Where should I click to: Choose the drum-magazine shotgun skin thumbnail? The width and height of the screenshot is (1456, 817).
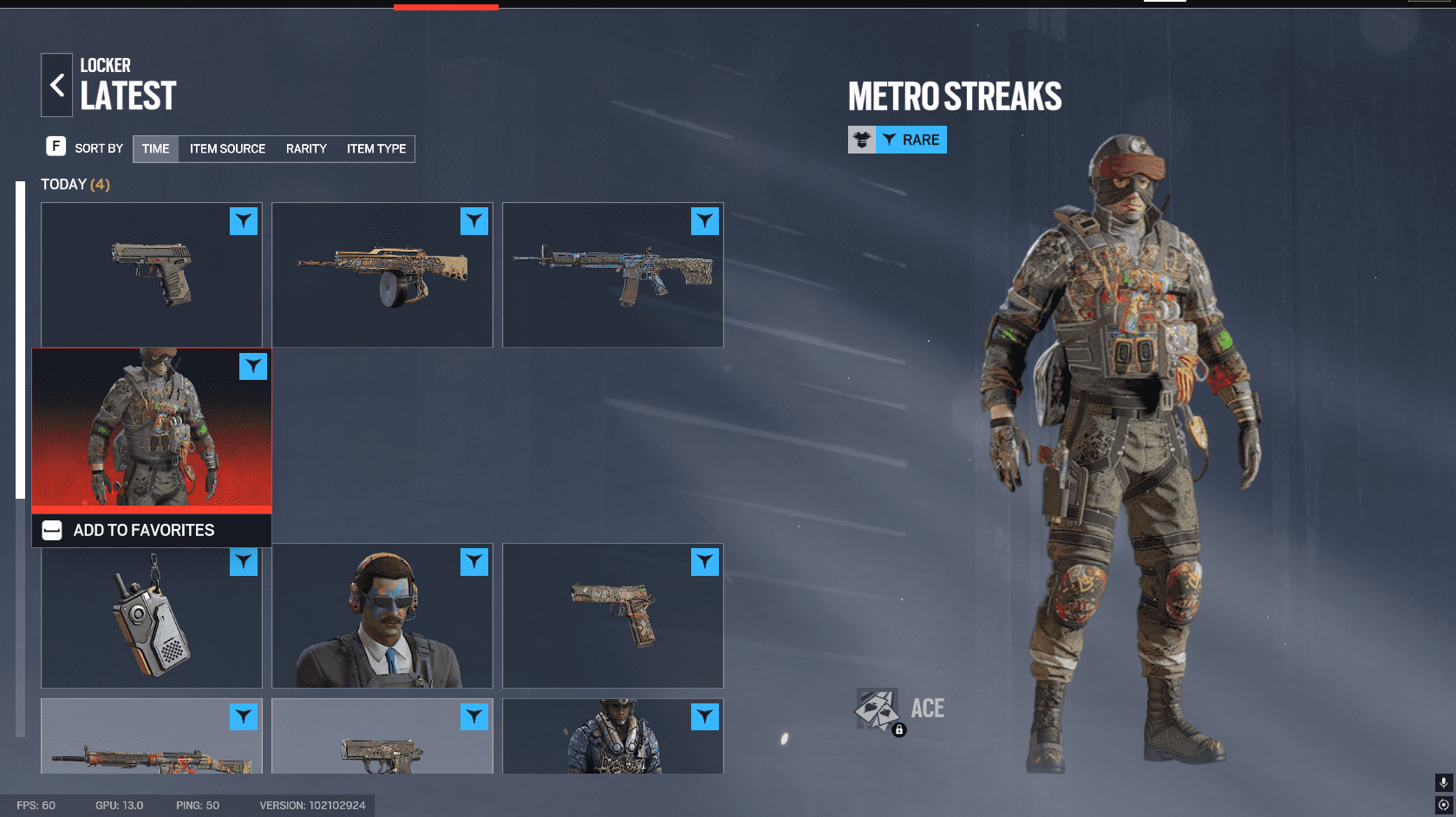382,274
